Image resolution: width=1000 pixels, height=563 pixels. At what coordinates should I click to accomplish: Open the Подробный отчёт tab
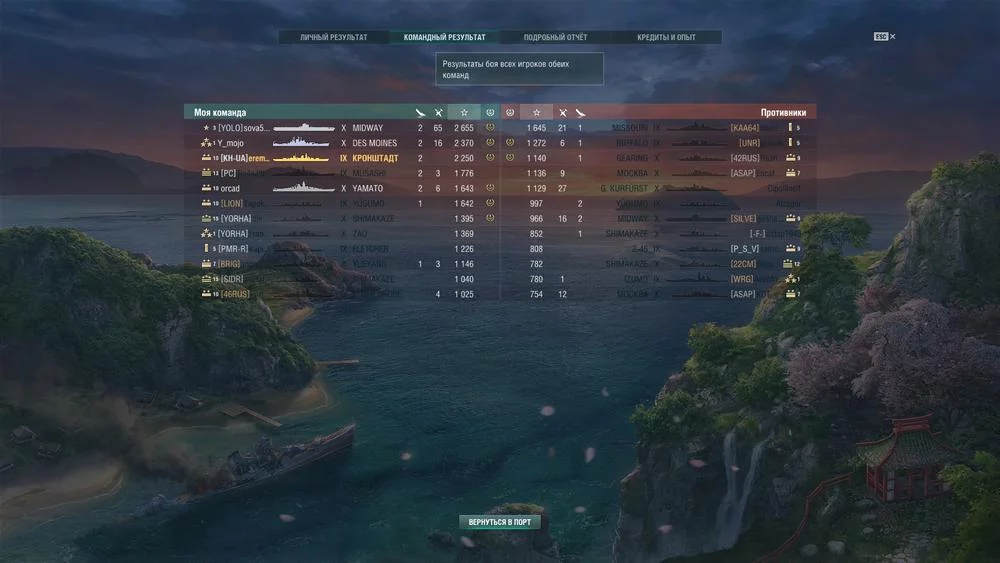[555, 38]
